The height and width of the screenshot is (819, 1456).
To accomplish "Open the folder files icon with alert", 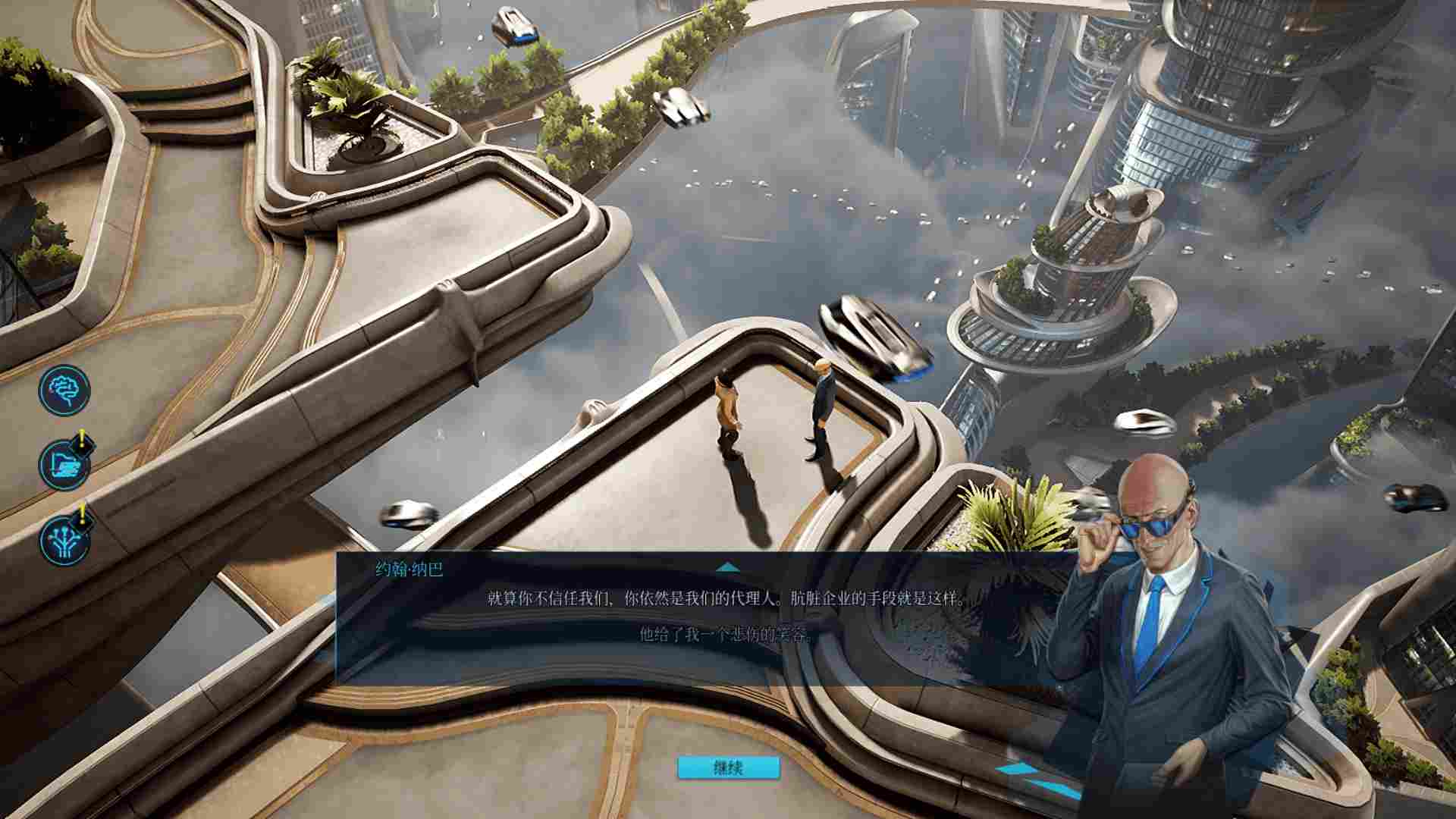I will coord(64,464).
